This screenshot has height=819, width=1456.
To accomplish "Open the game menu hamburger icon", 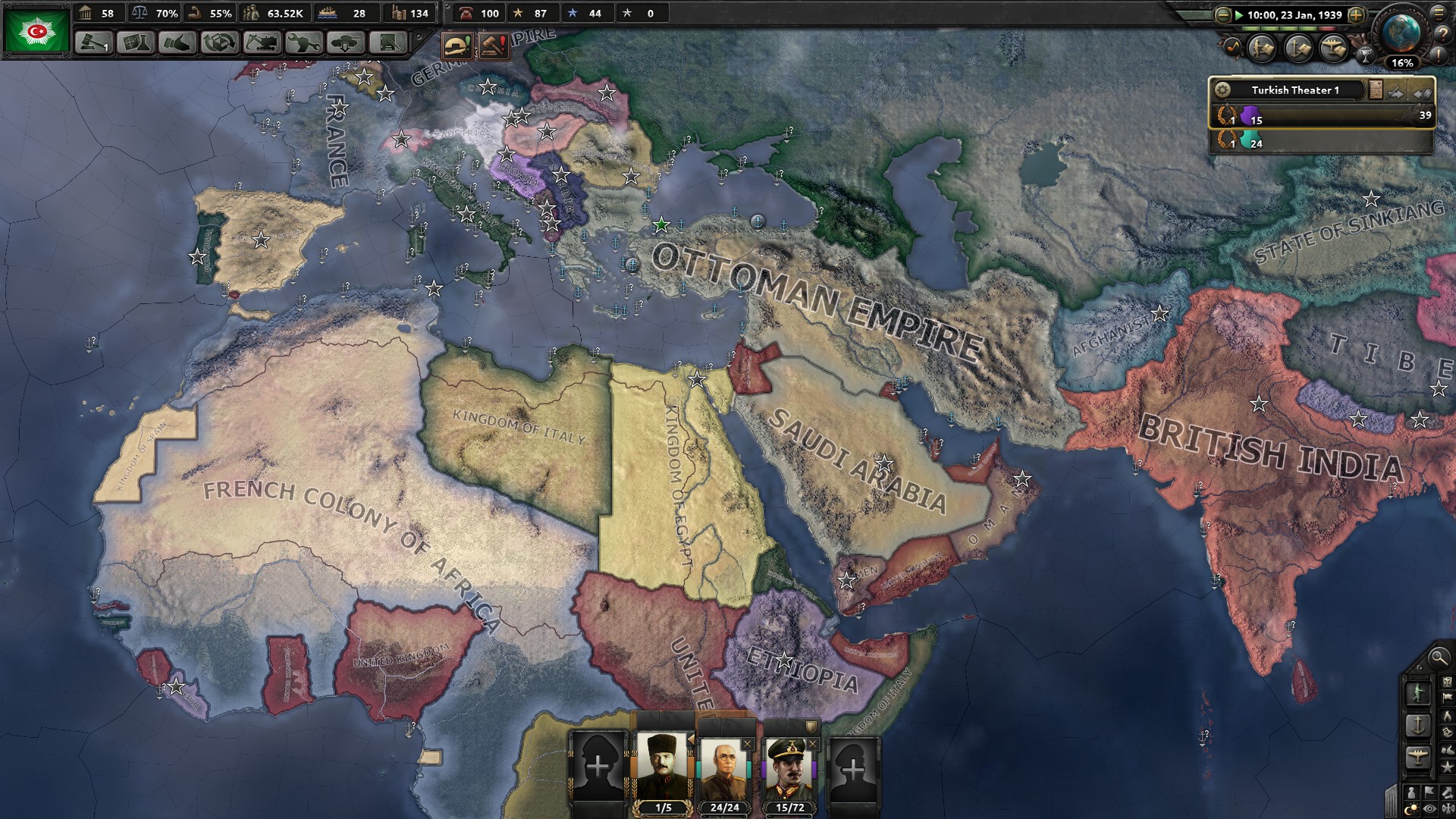I will (x=1439, y=14).
